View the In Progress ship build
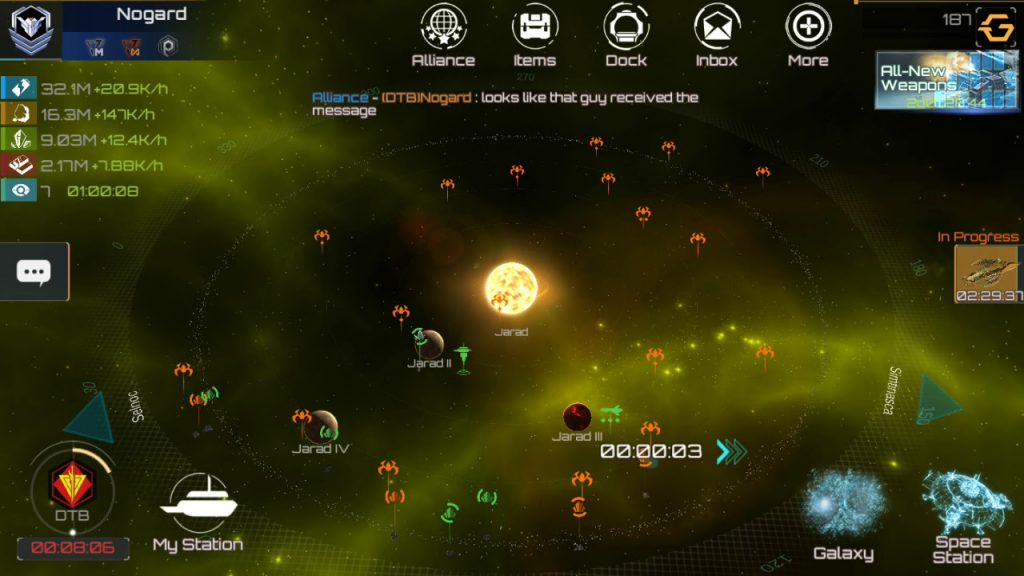 click(988, 273)
